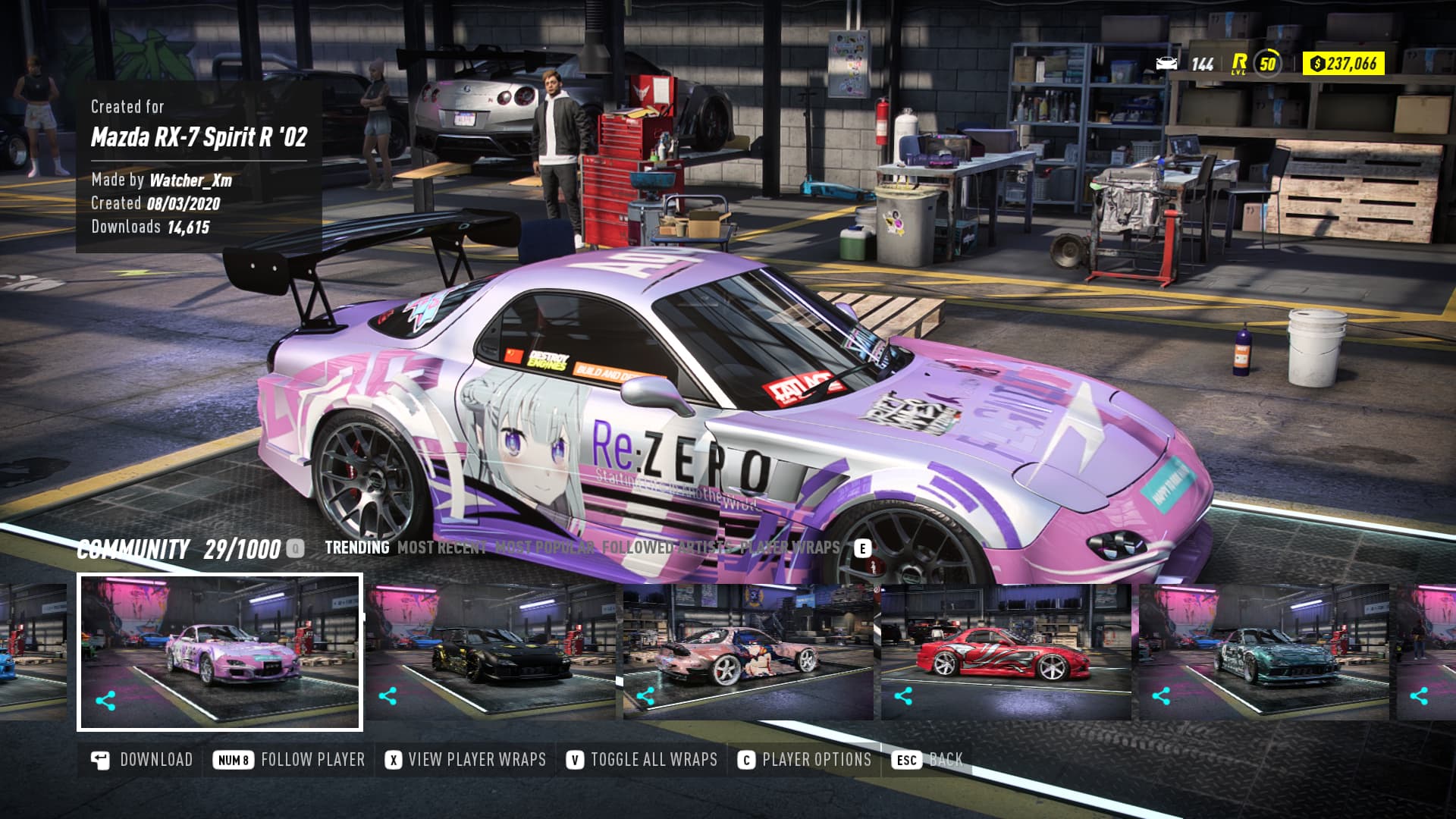Choose the teal green wrap thumbnail

tap(1263, 652)
